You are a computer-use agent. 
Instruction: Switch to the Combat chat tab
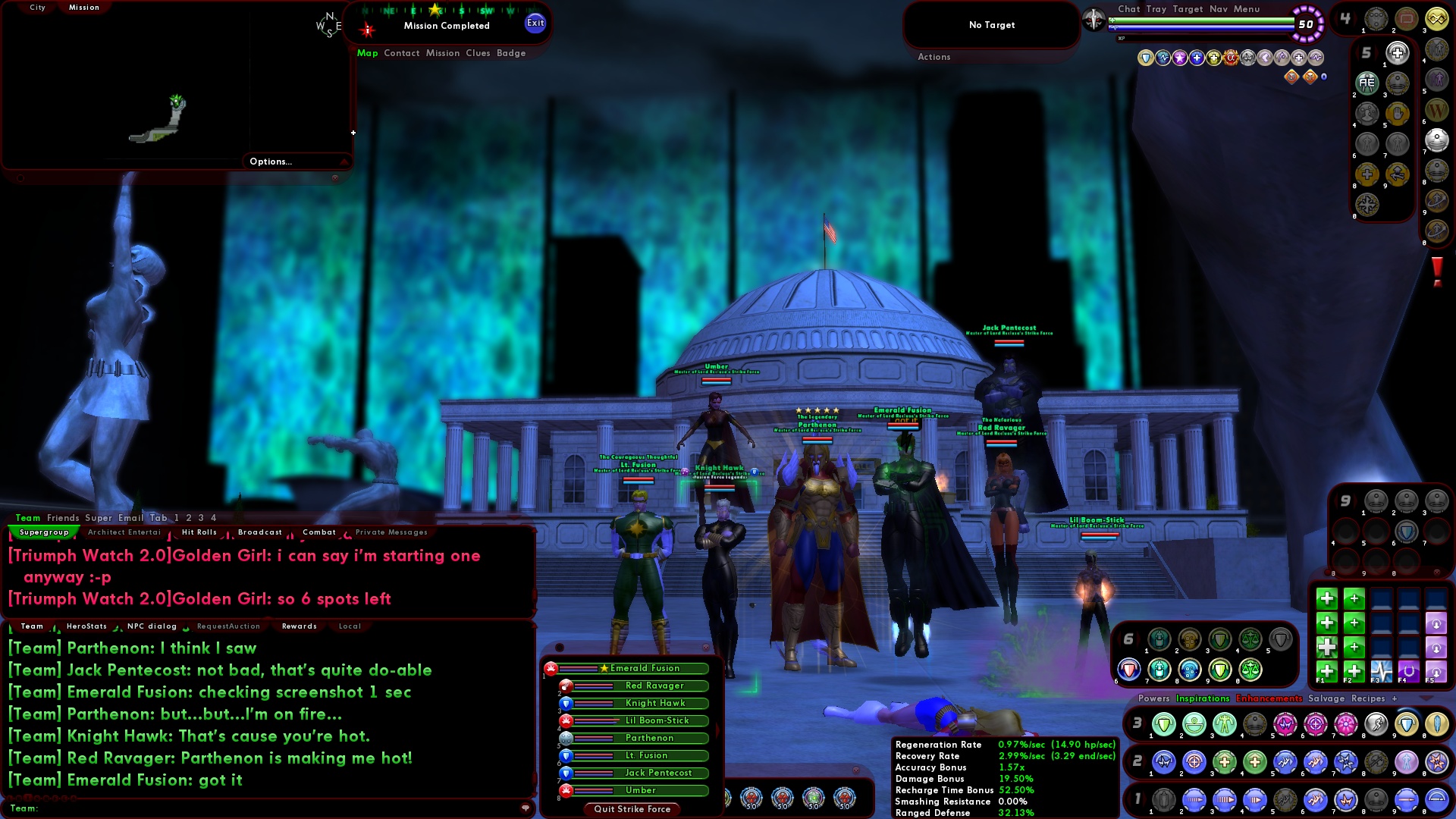318,532
